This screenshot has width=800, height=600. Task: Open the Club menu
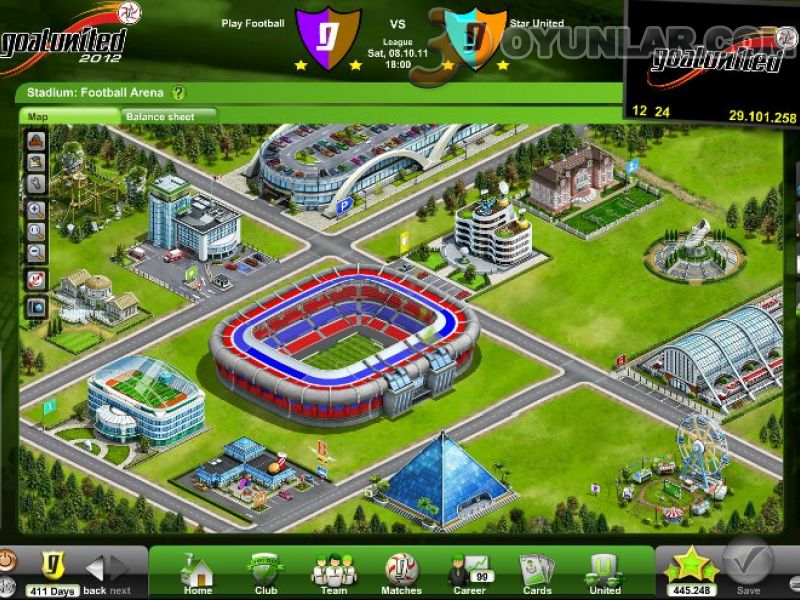click(265, 573)
